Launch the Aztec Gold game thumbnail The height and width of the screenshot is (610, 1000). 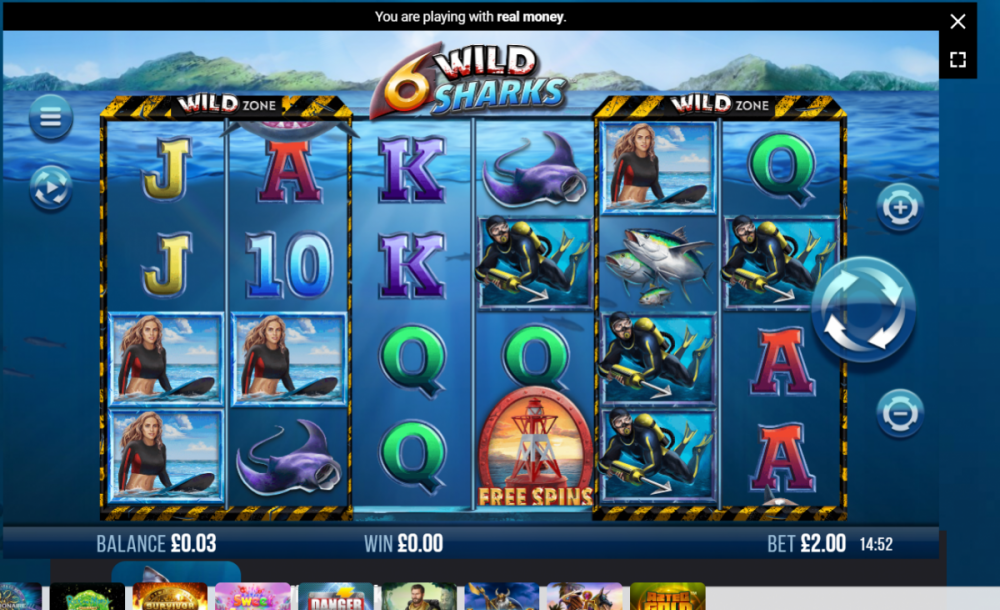coord(667,597)
